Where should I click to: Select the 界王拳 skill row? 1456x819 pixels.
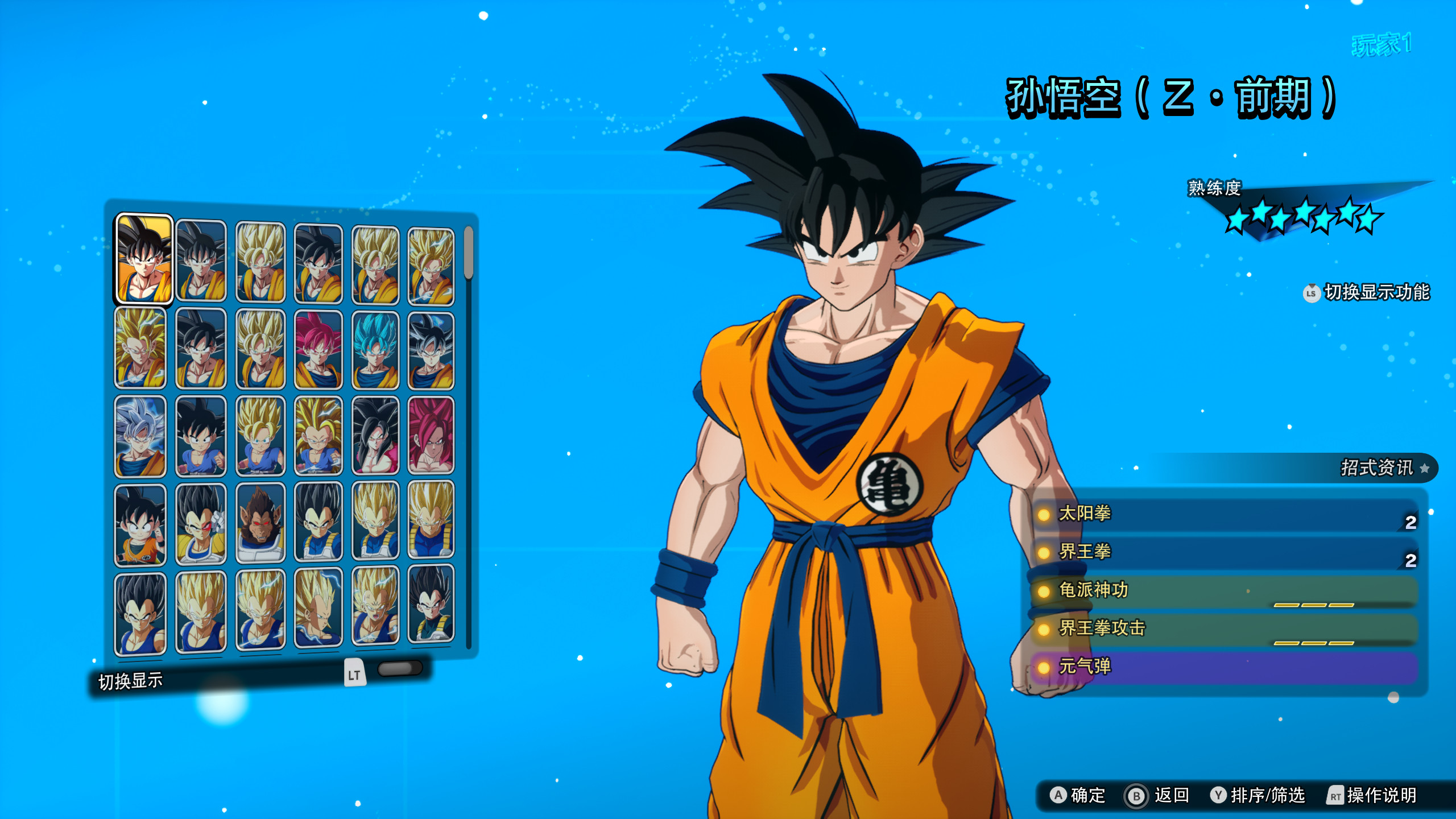pos(1223,552)
